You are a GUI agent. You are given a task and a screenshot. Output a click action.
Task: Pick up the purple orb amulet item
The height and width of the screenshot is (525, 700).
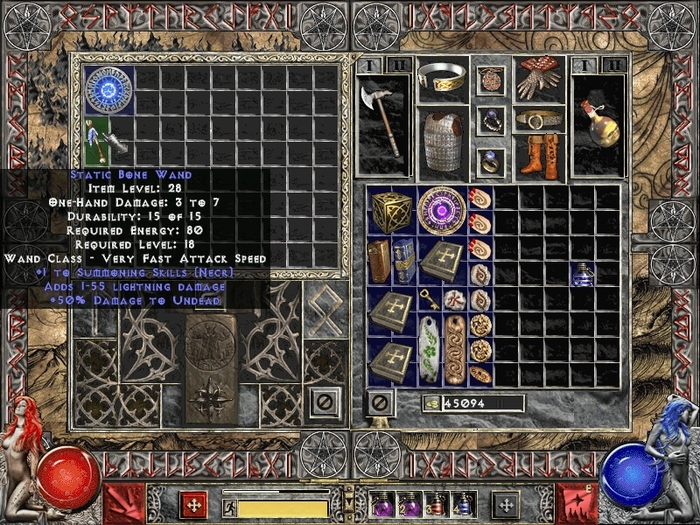pyautogui.click(x=440, y=211)
